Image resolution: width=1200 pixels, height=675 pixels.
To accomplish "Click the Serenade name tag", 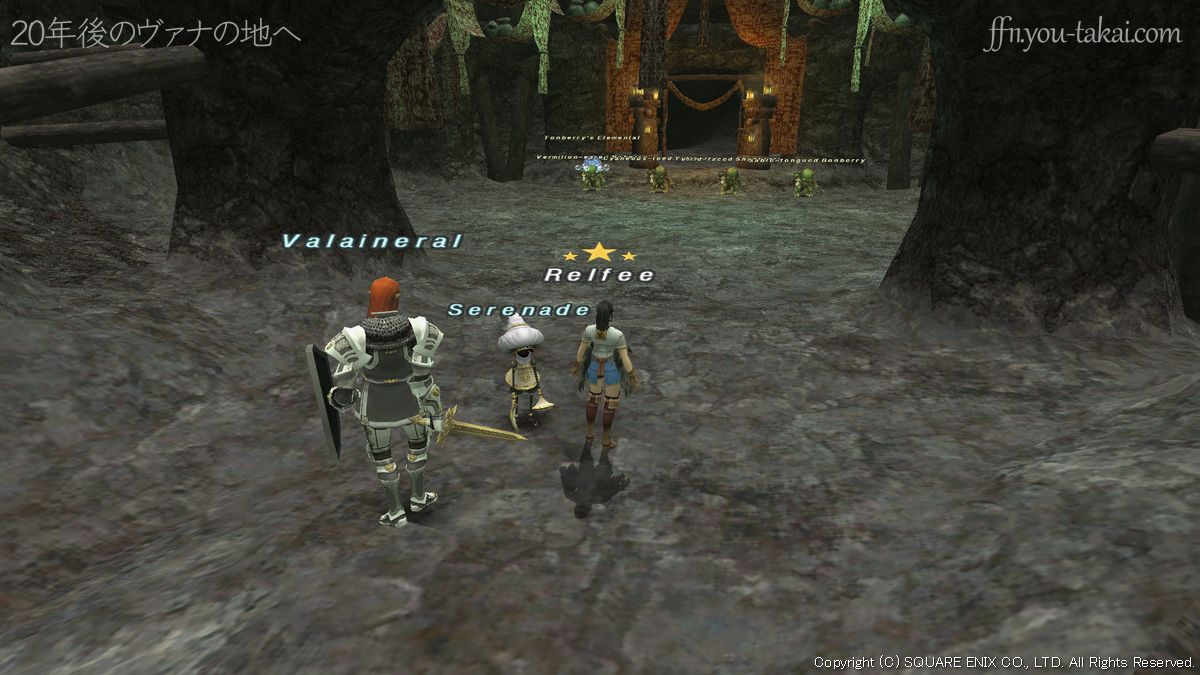I will (518, 310).
